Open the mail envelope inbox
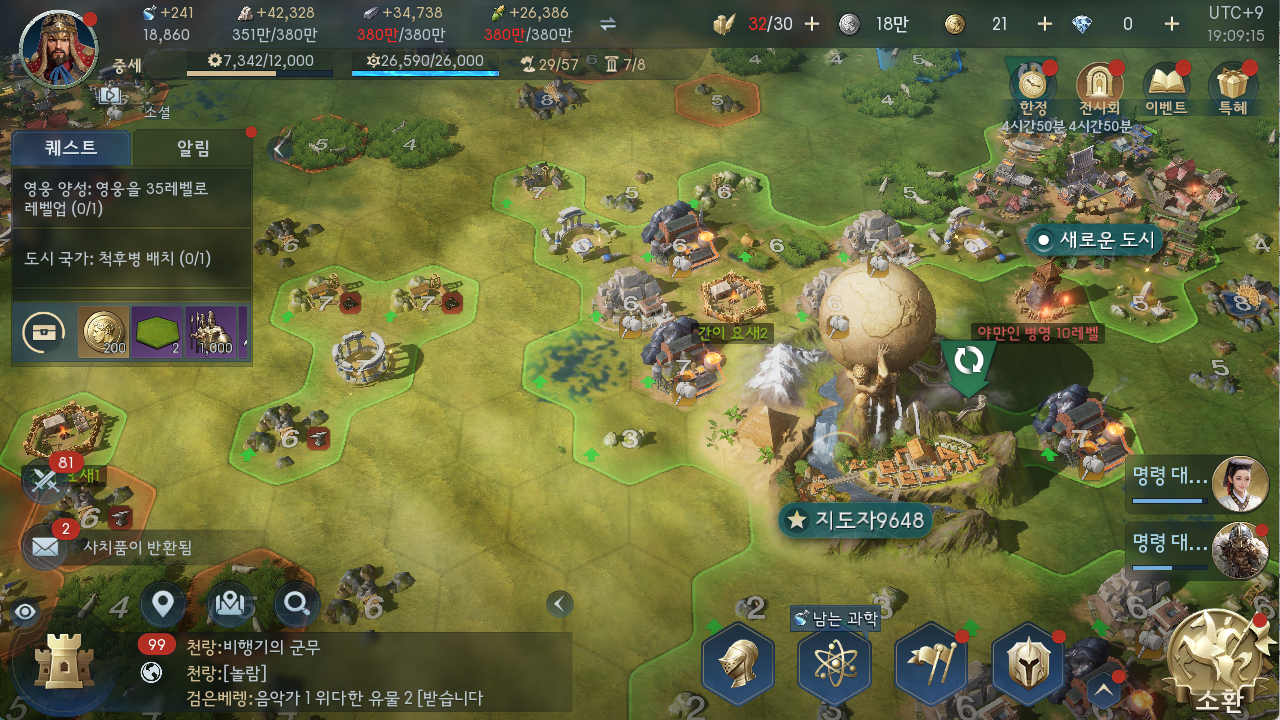The height and width of the screenshot is (720, 1280). [x=46, y=546]
